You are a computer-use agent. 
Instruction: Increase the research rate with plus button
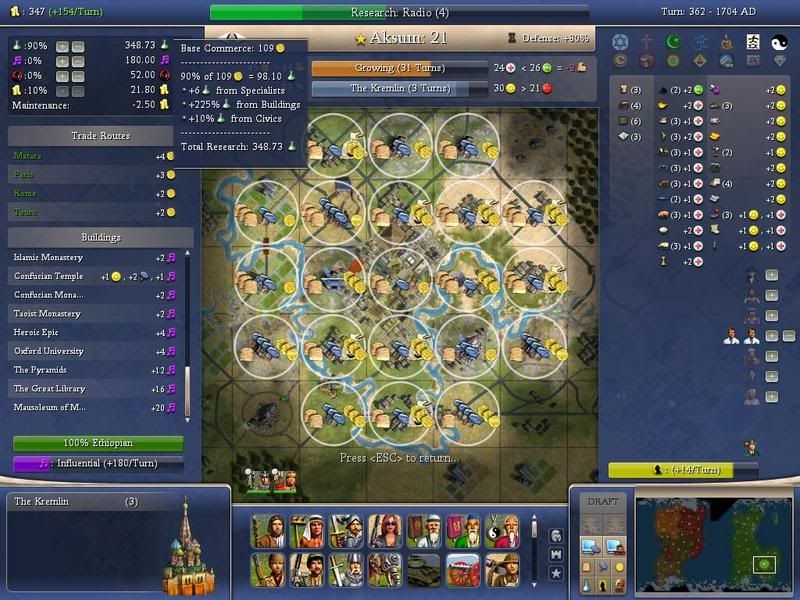tap(62, 46)
